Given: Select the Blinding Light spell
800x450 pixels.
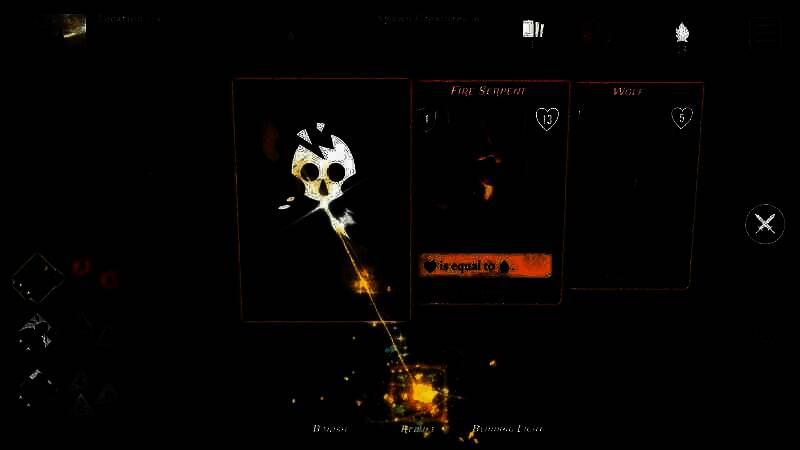Looking at the screenshot, I should (508, 428).
